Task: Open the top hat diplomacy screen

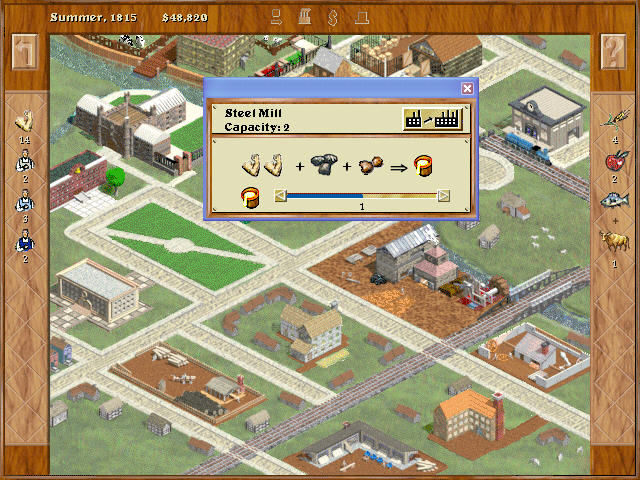Action: (360, 17)
